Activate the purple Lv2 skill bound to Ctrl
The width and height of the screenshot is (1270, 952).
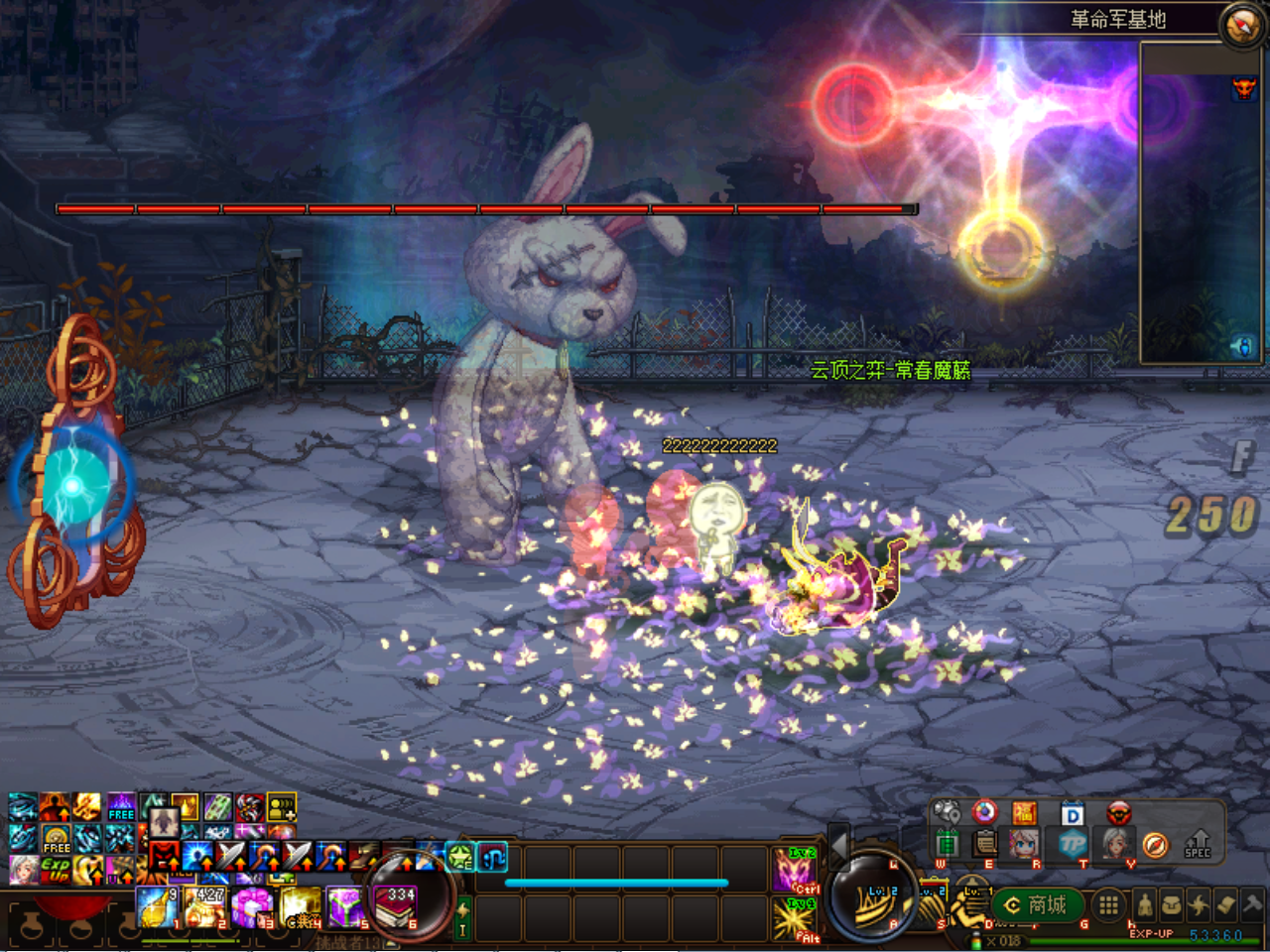pyautogui.click(x=795, y=869)
